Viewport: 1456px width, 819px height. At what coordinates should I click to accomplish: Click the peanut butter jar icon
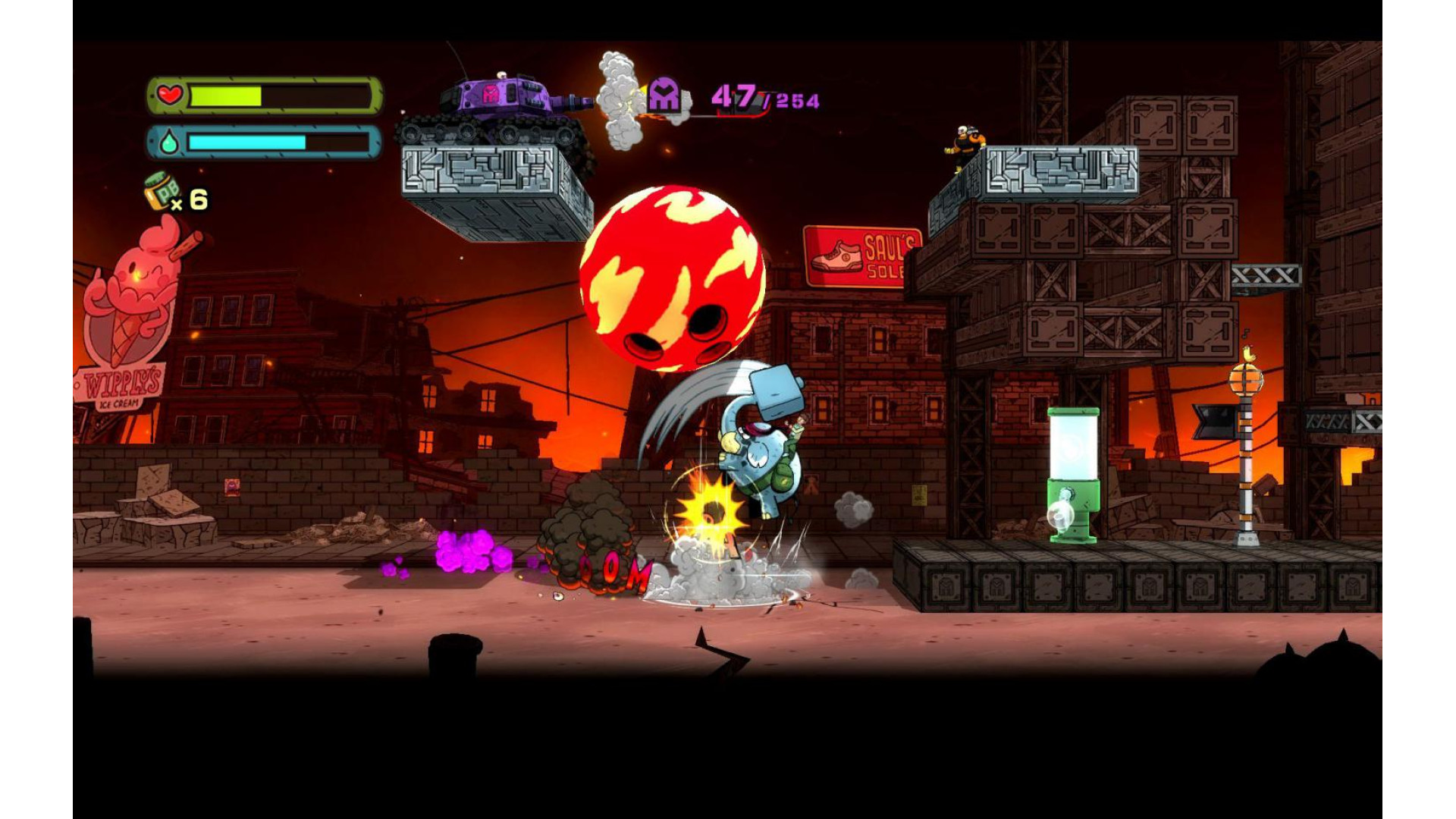coord(161,192)
